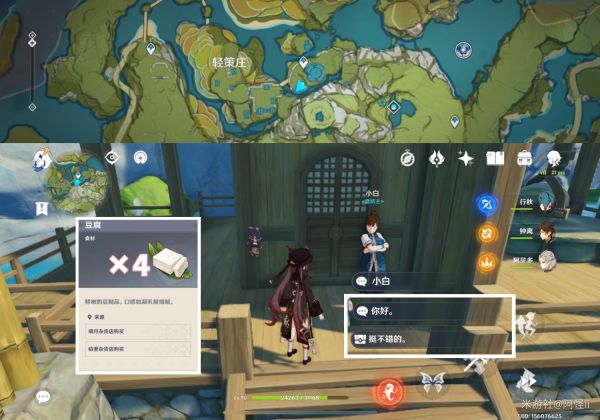Image resolution: width=600 pixels, height=420 pixels.
Task: Activate the red elemental skill button
Action: coord(388,390)
